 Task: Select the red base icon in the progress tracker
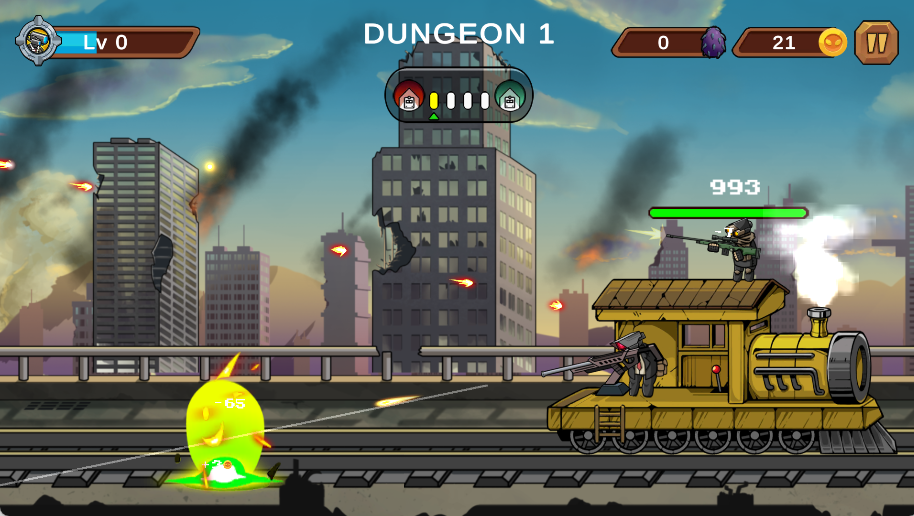pyautogui.click(x=408, y=98)
